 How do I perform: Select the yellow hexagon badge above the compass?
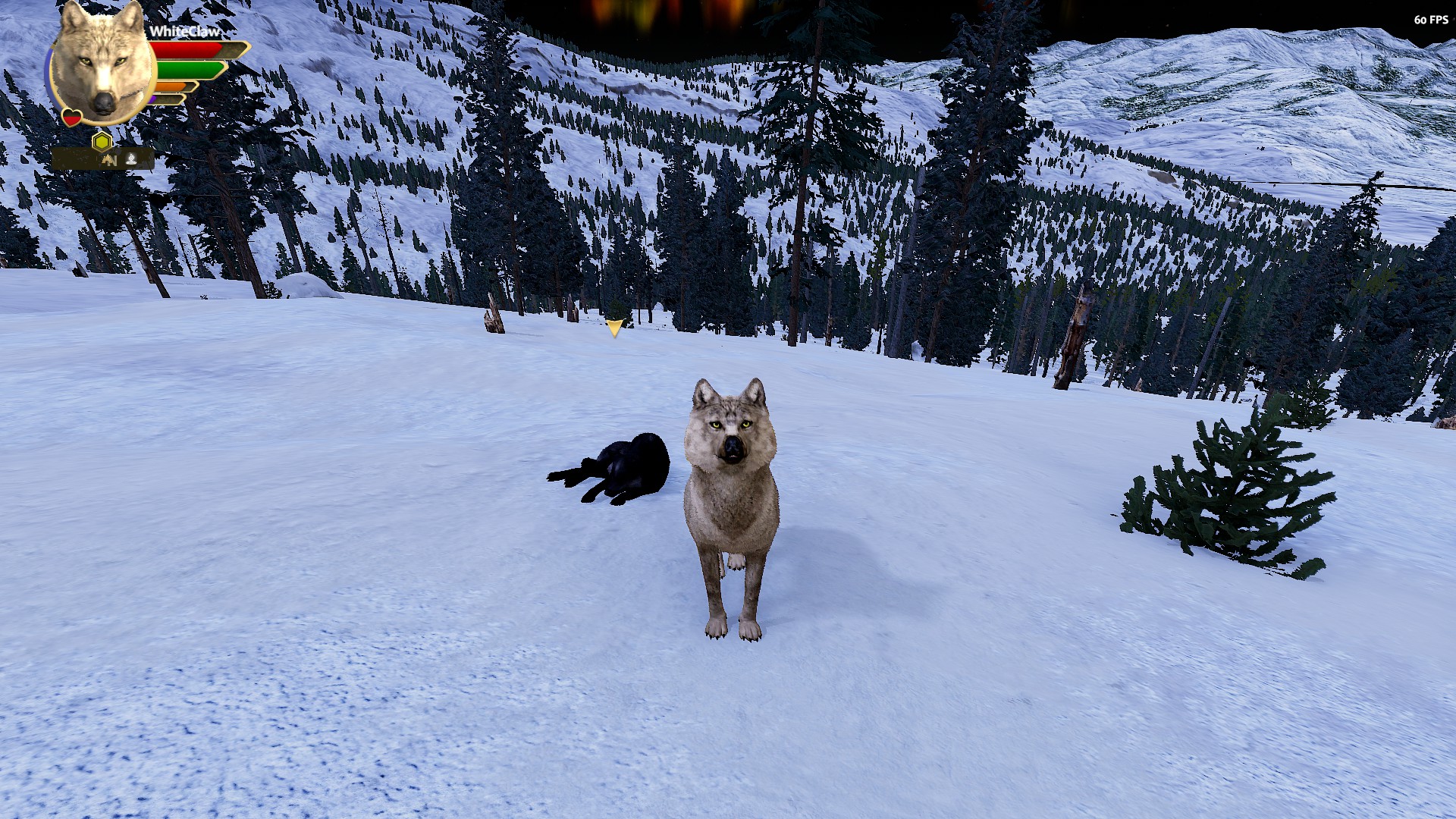[102, 141]
